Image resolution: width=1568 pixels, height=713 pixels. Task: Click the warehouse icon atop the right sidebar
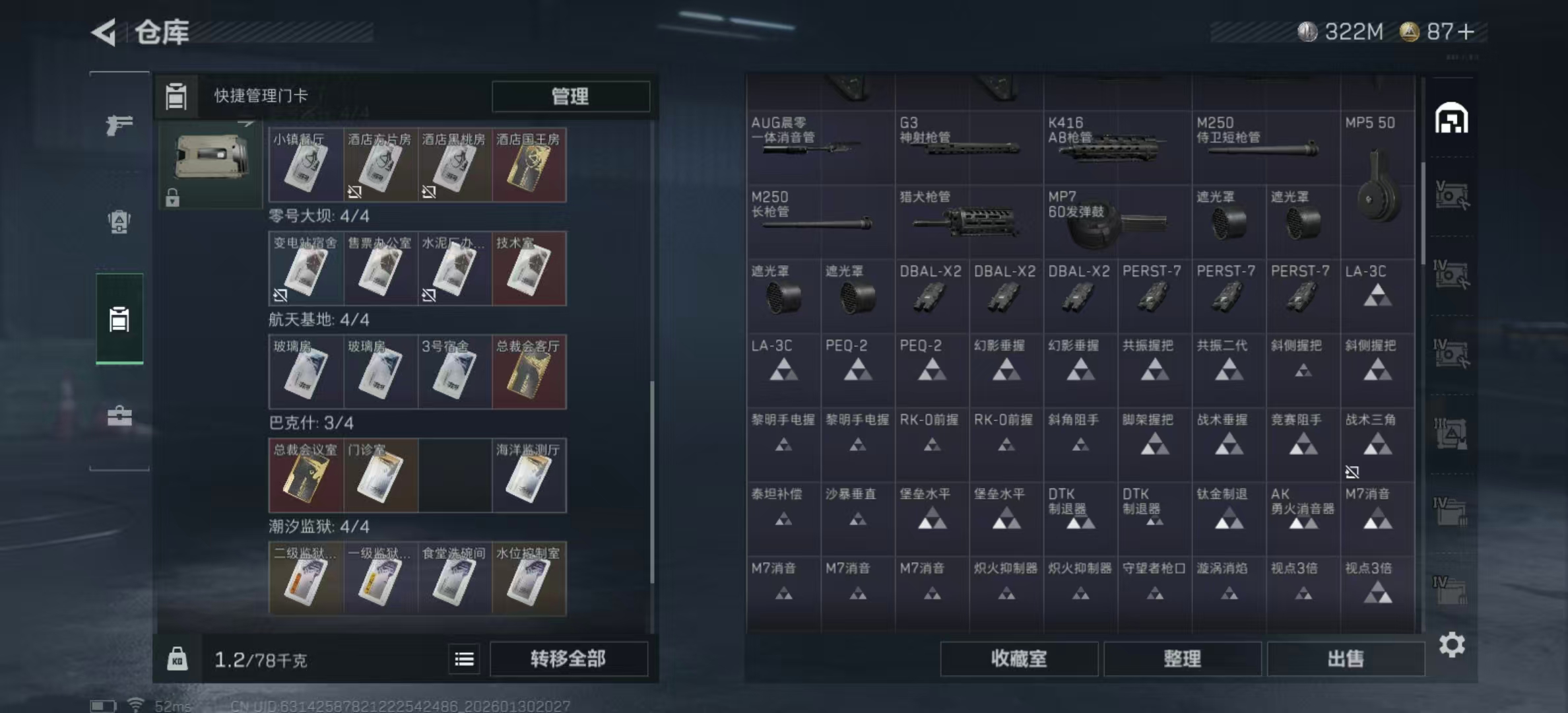(1451, 119)
